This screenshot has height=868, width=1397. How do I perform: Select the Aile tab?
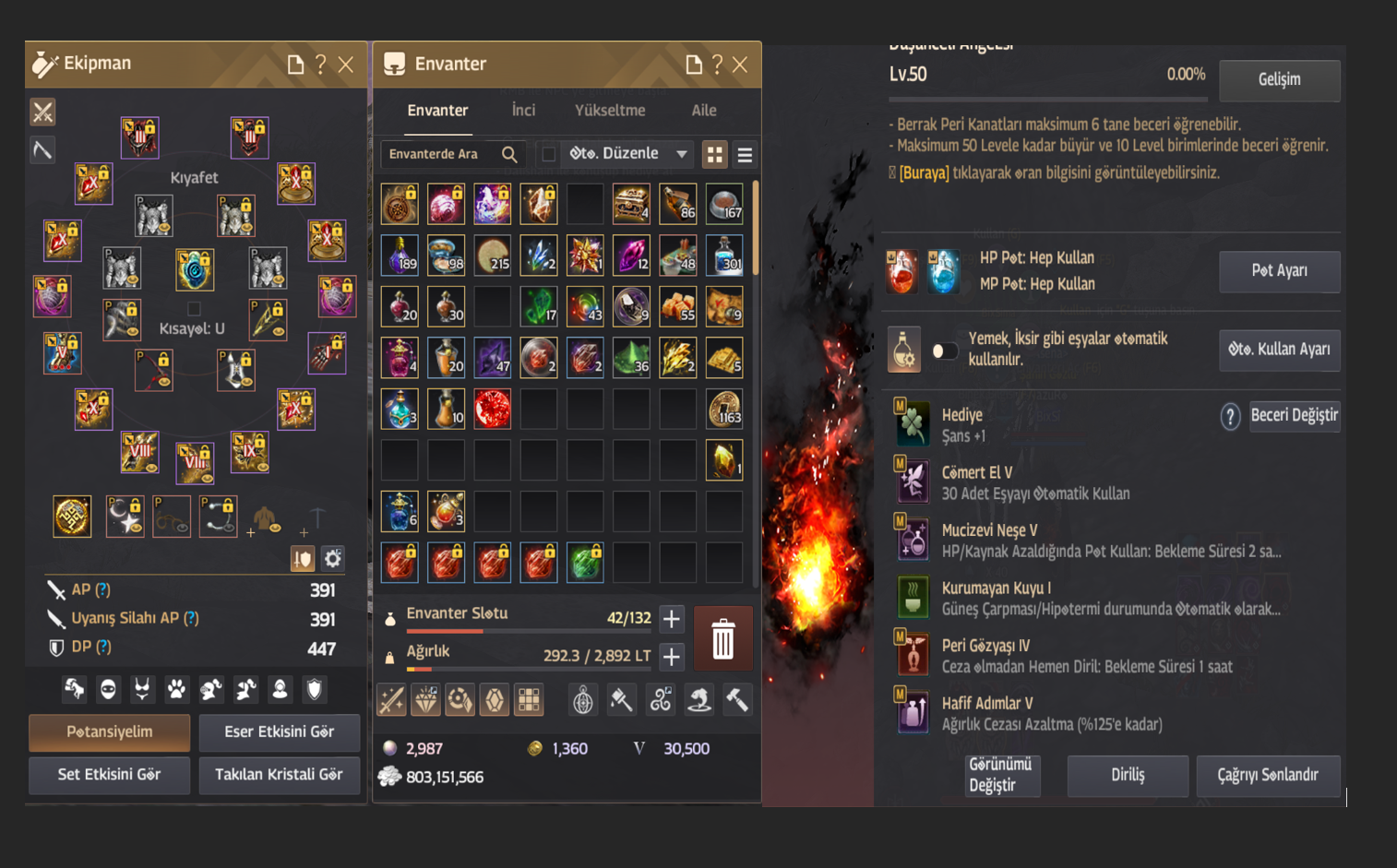point(704,111)
